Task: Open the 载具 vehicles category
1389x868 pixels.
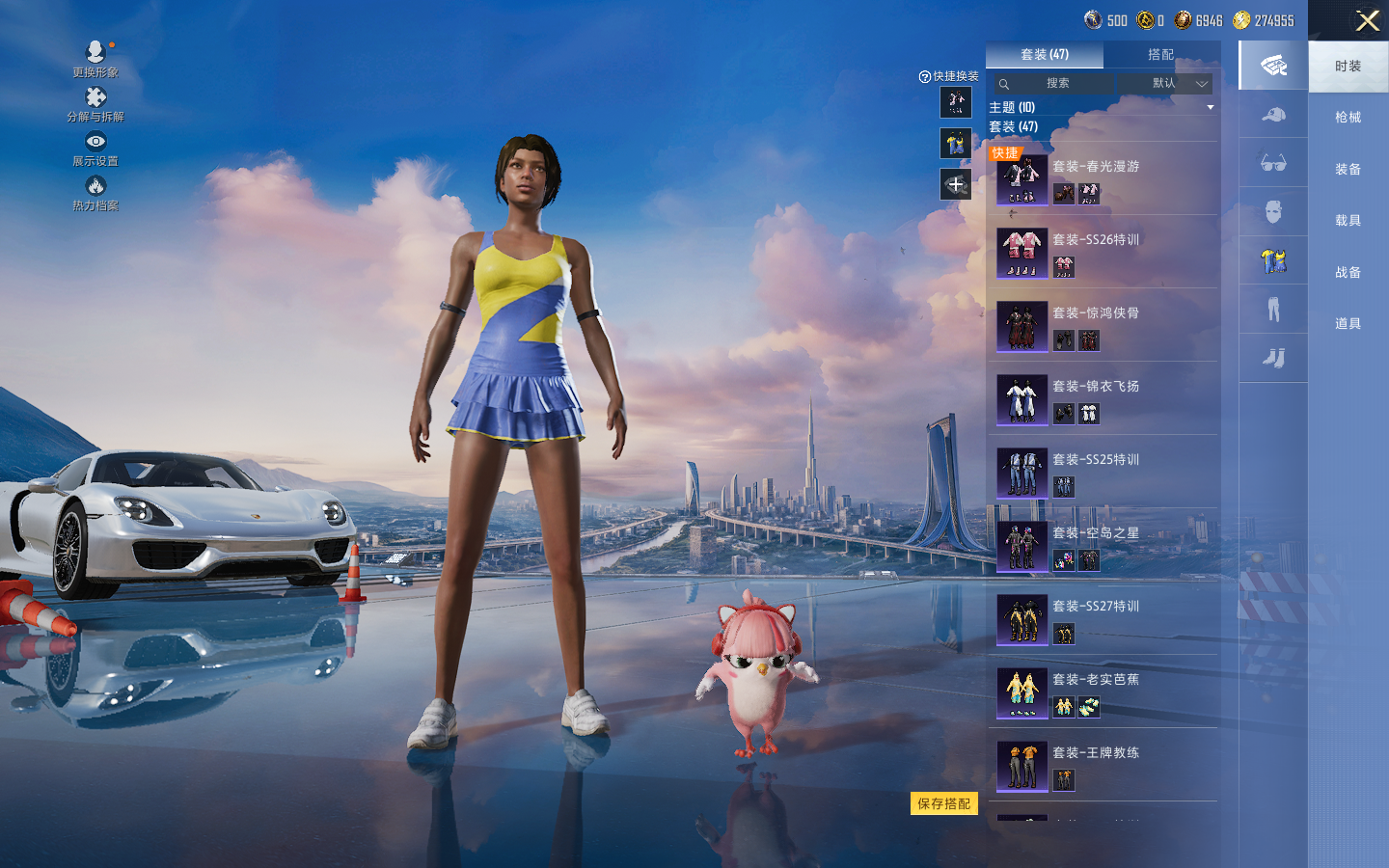Action: tap(1348, 221)
